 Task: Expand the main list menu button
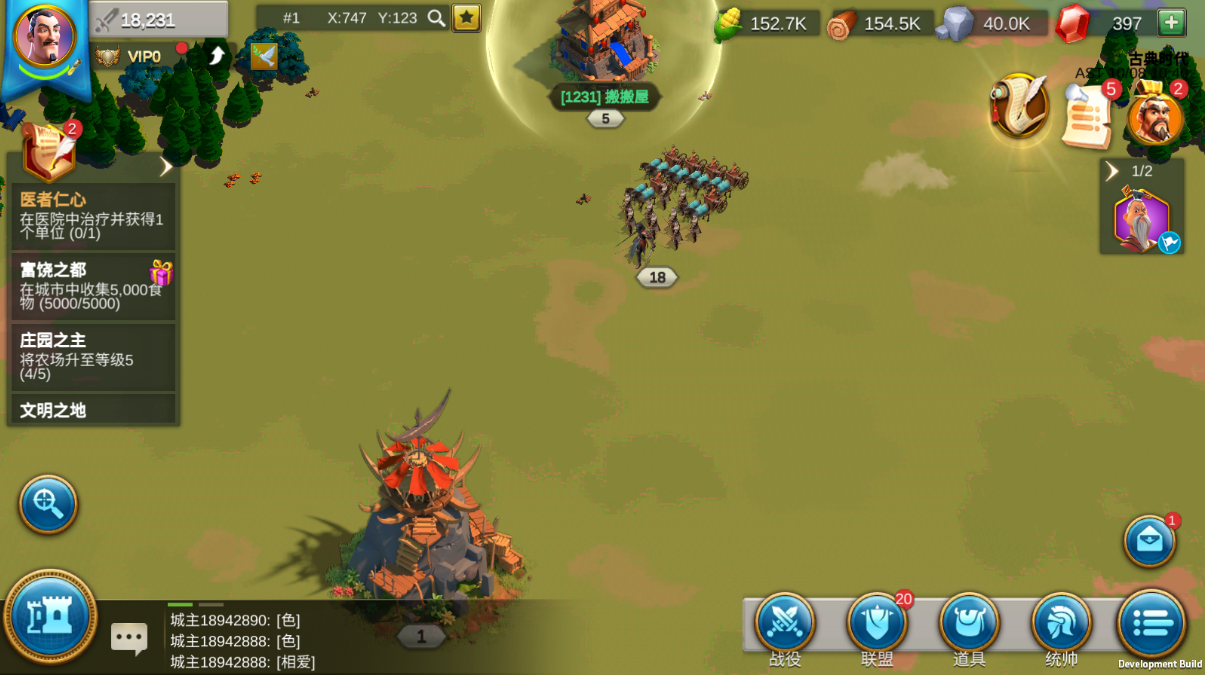(x=1151, y=623)
